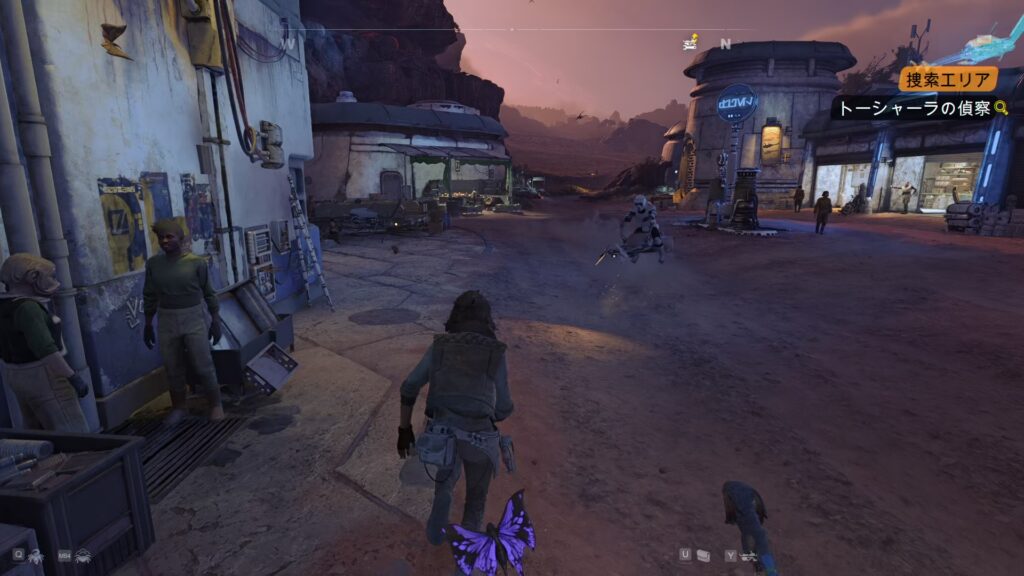Open the datapad icon beside U

click(703, 555)
